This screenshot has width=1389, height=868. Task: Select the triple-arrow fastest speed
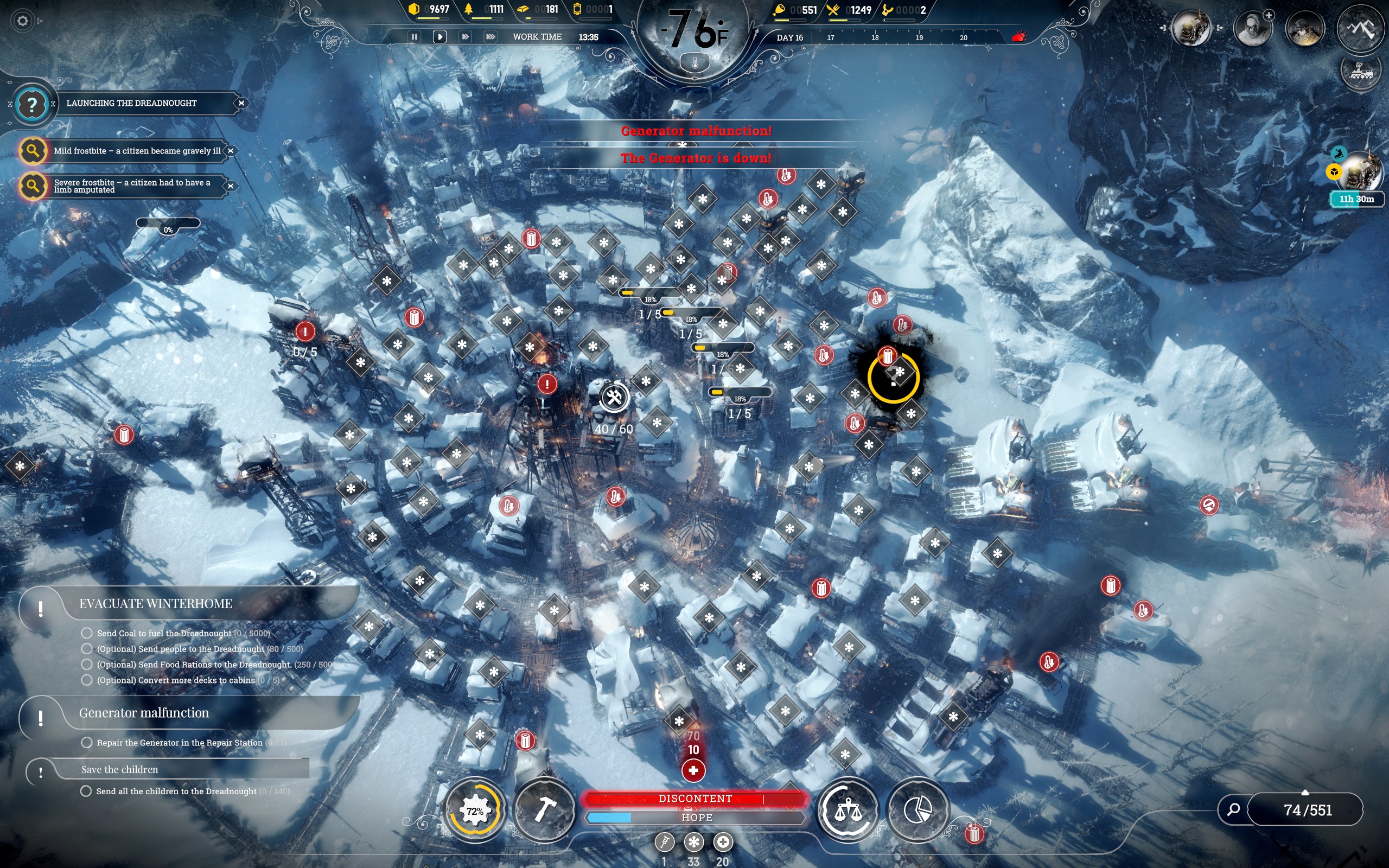coord(490,37)
